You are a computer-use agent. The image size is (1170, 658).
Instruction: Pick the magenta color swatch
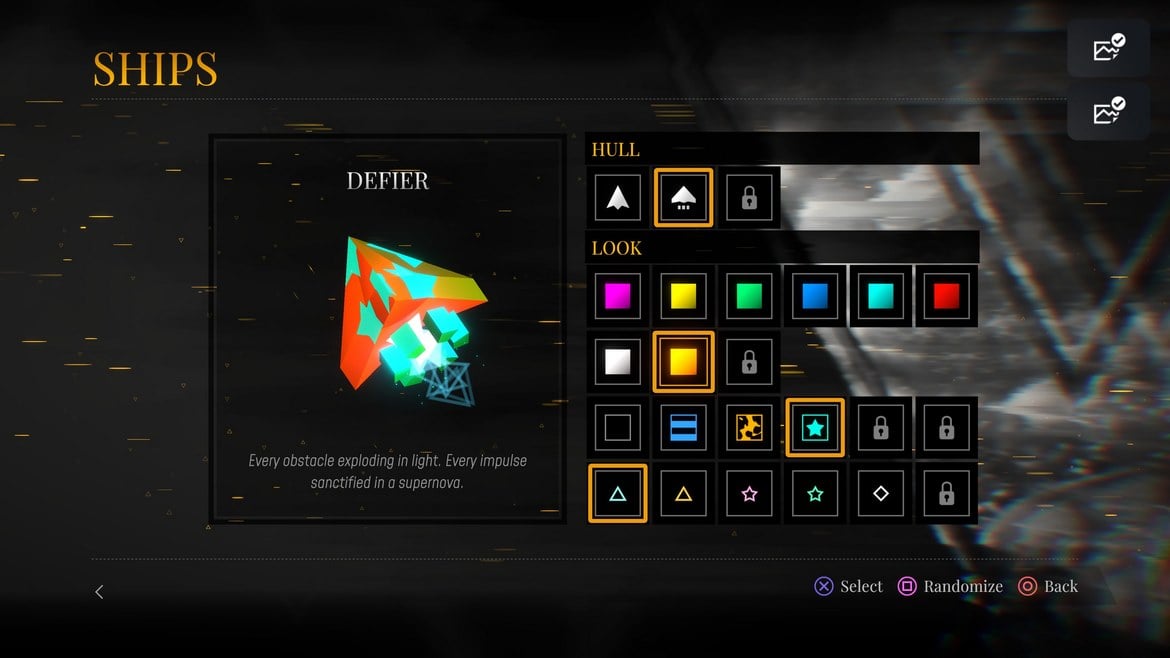point(618,296)
